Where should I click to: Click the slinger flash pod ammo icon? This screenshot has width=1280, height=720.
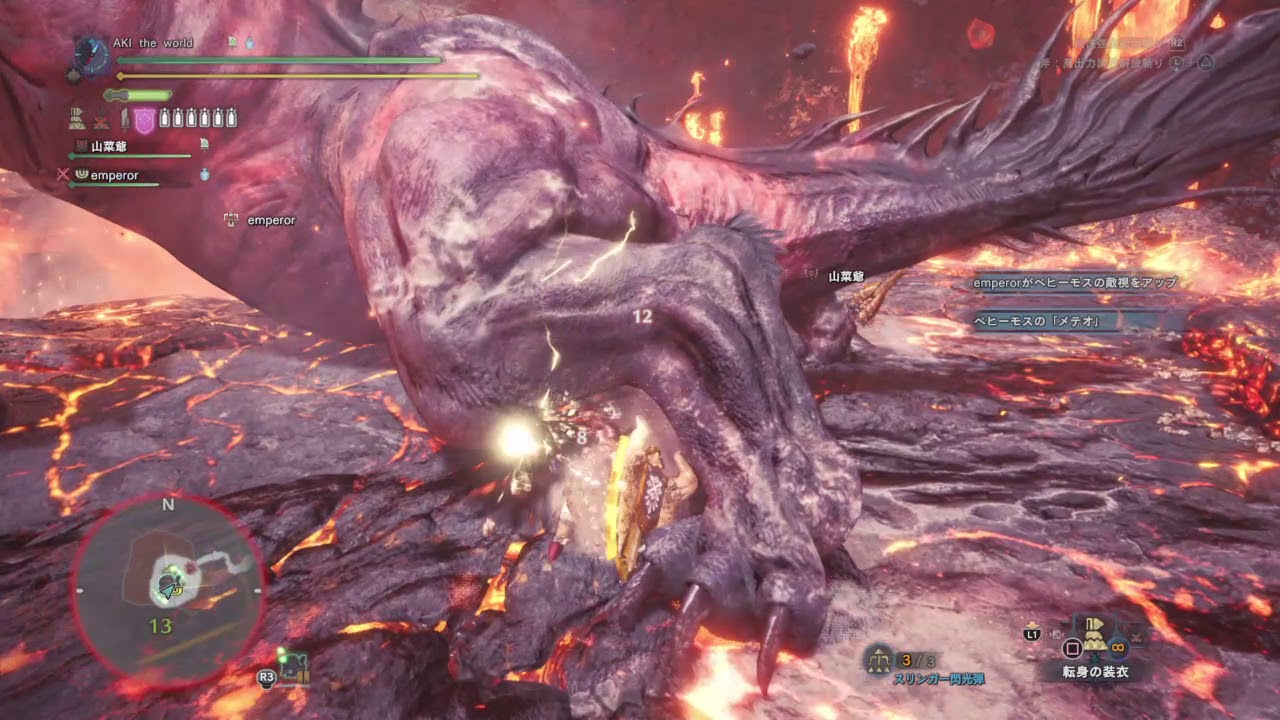[x=879, y=659]
